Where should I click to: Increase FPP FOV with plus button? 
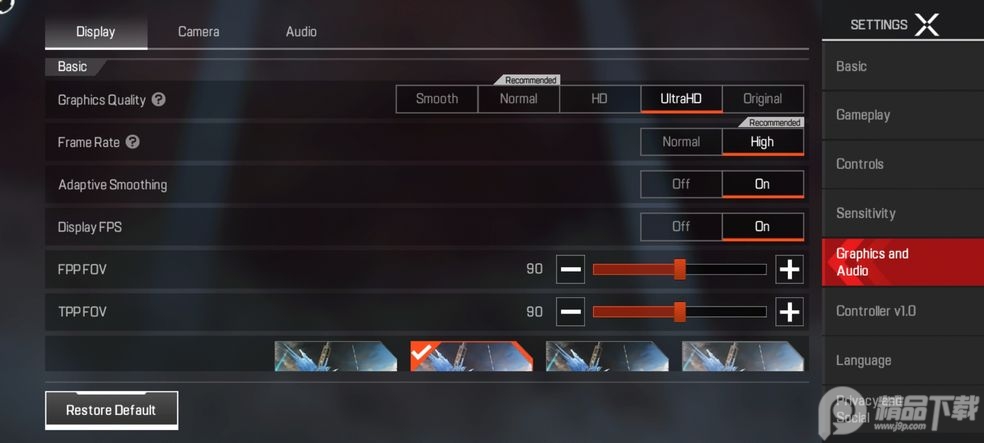click(x=789, y=269)
